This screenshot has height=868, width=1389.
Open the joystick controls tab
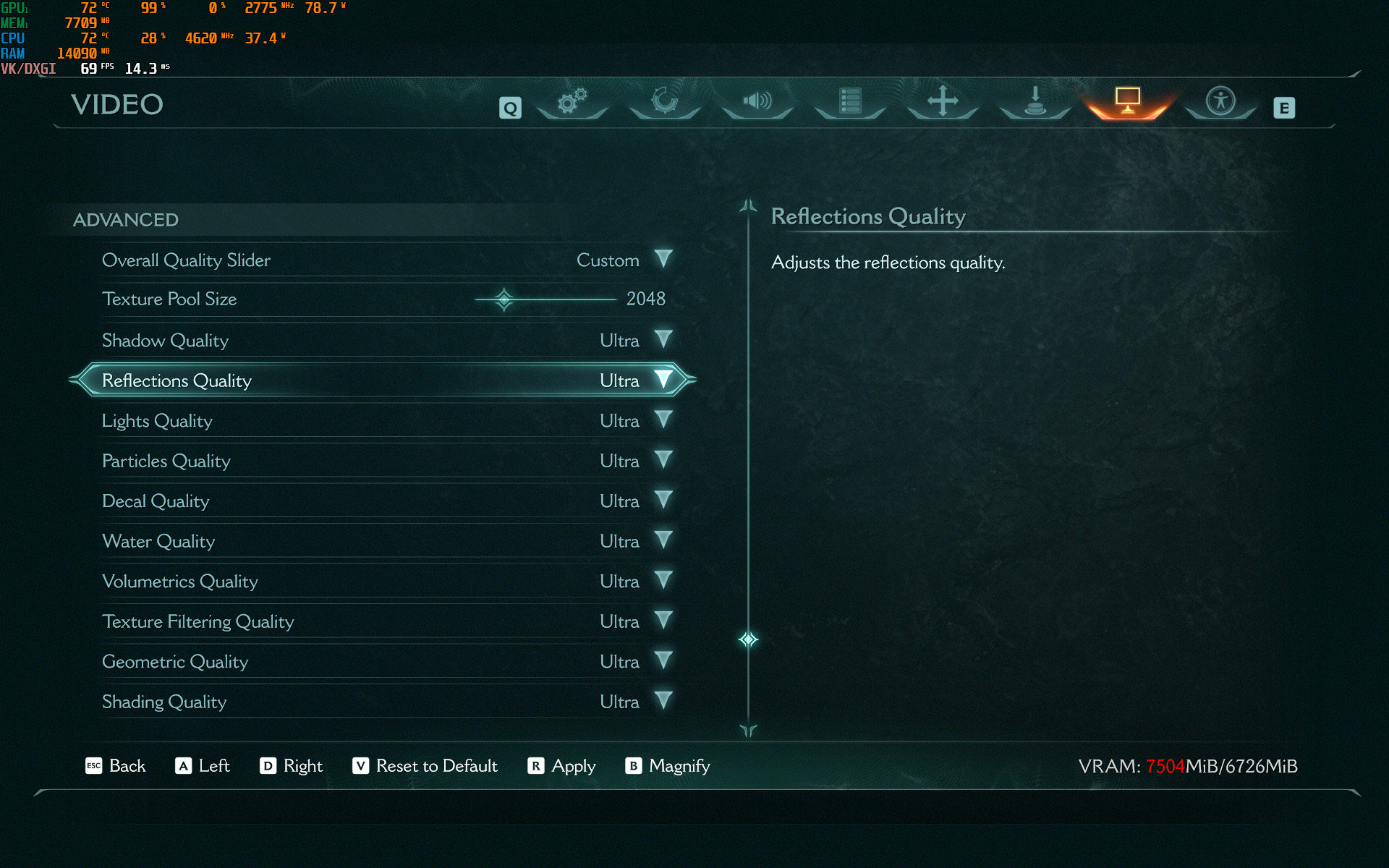point(1035,102)
